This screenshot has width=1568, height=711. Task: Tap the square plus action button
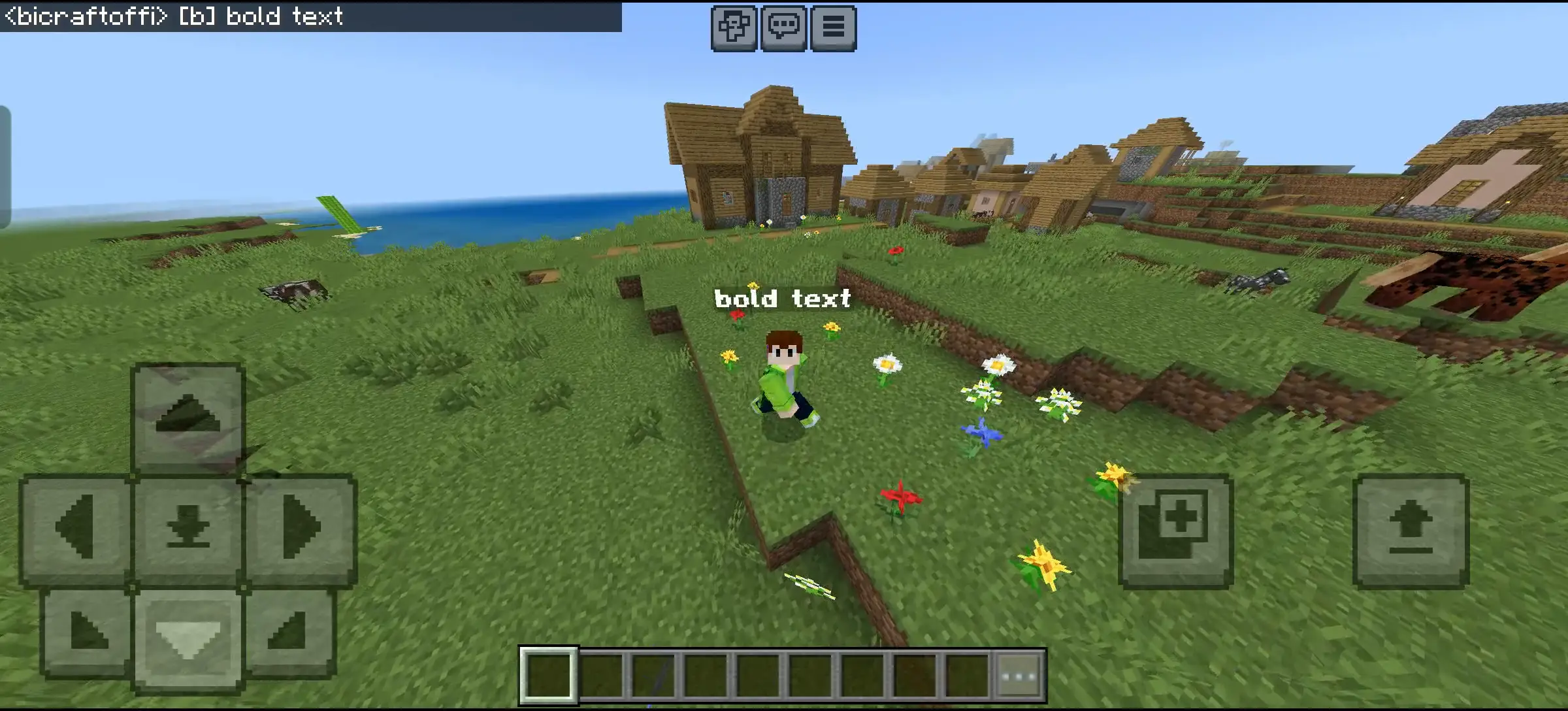[1175, 529]
